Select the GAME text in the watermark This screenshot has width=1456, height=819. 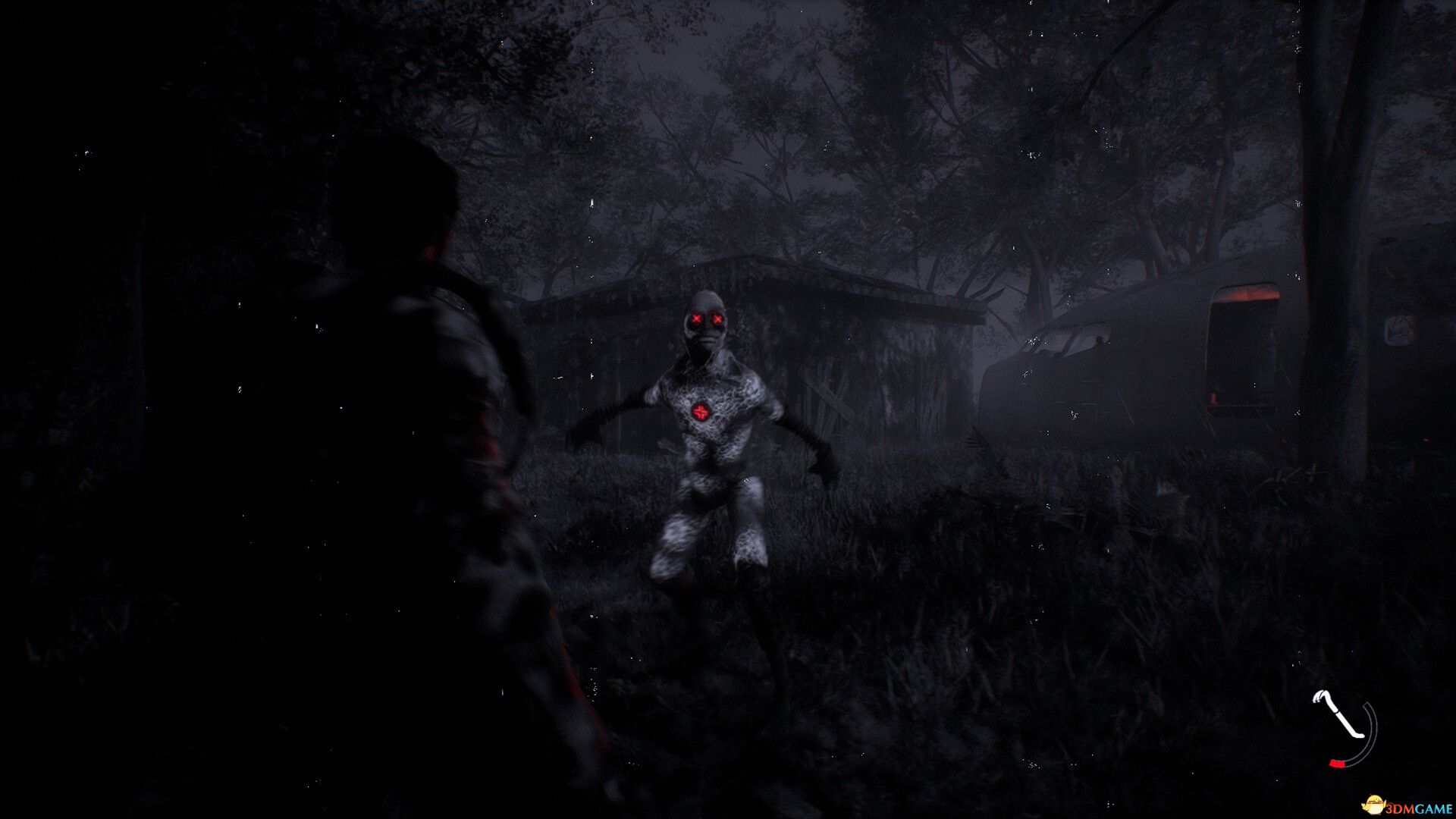pyautogui.click(x=1433, y=808)
